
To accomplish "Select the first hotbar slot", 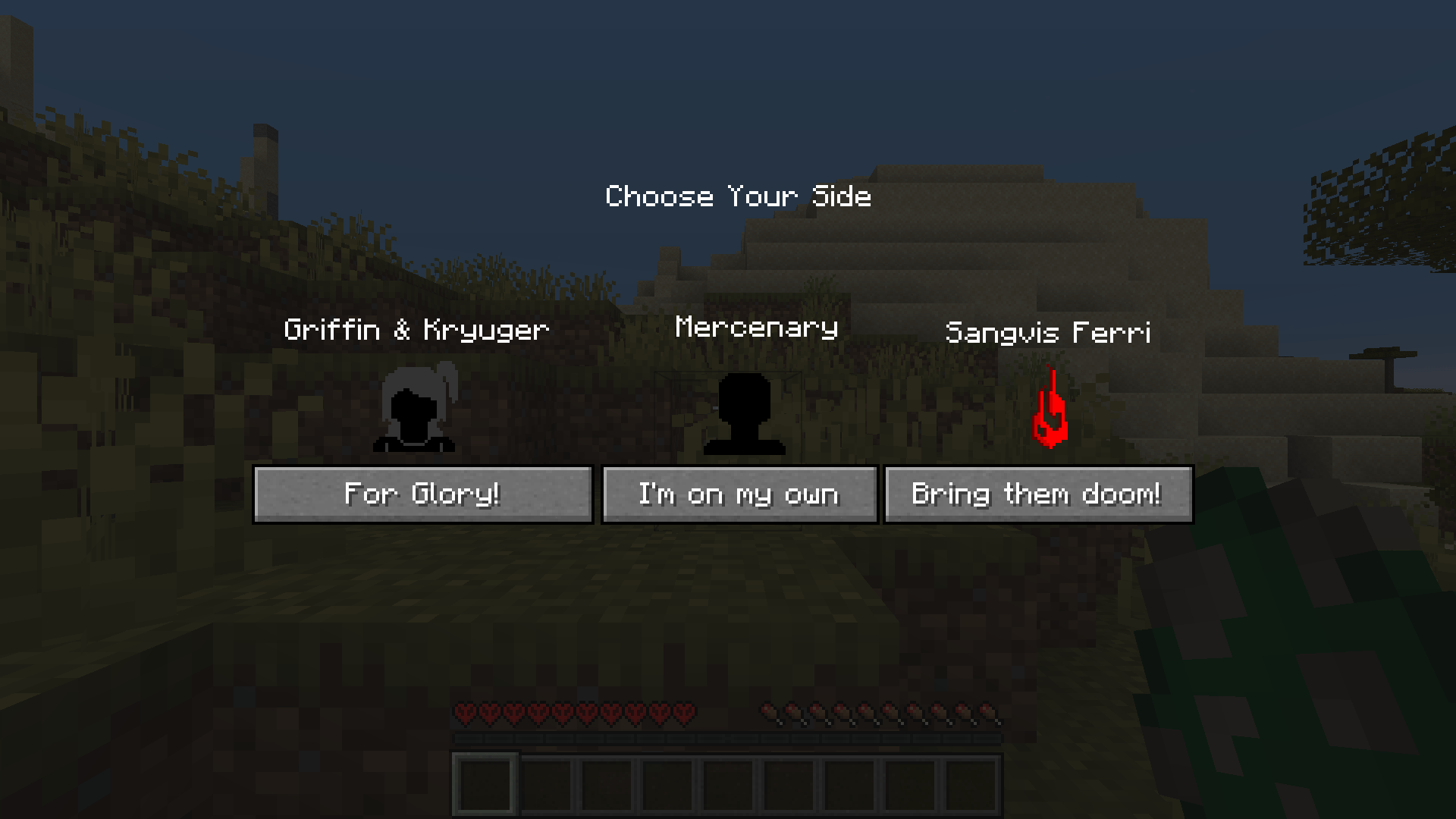I will pos(486,784).
